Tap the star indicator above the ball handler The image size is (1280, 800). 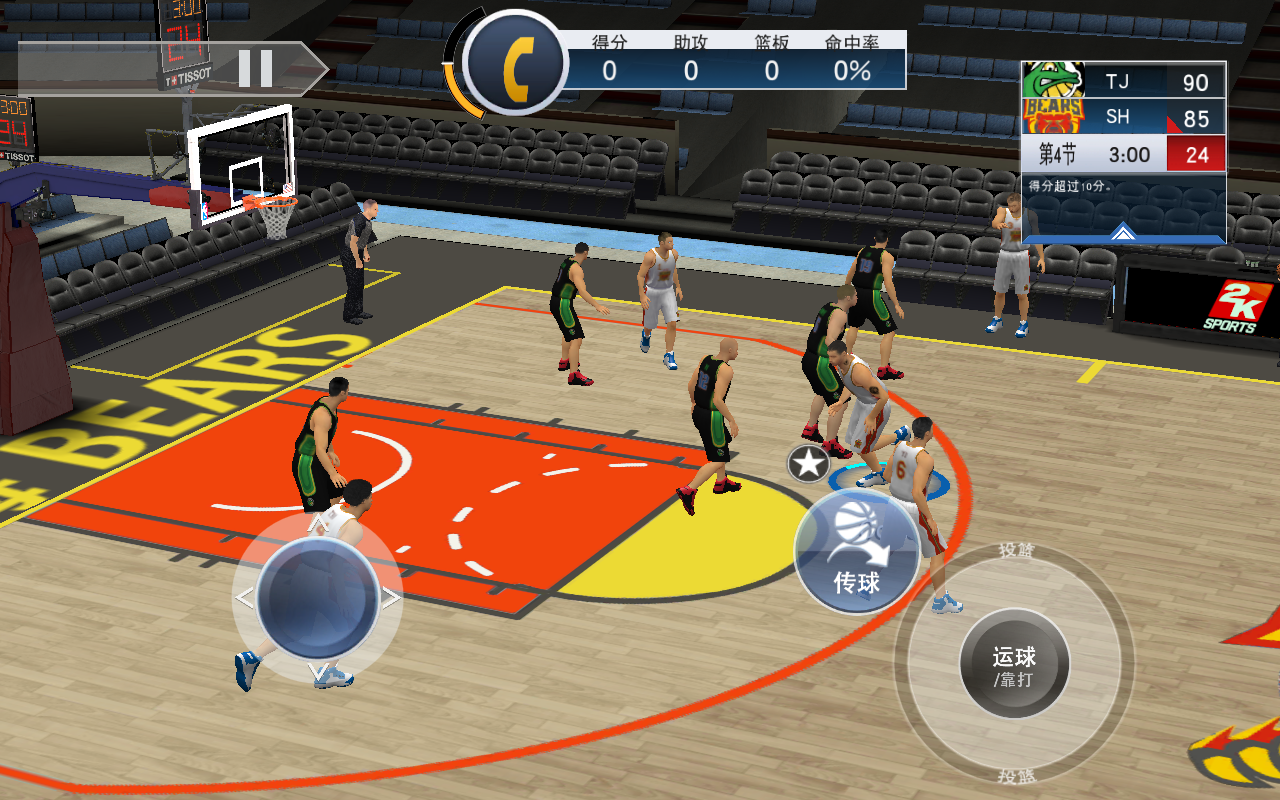point(807,462)
